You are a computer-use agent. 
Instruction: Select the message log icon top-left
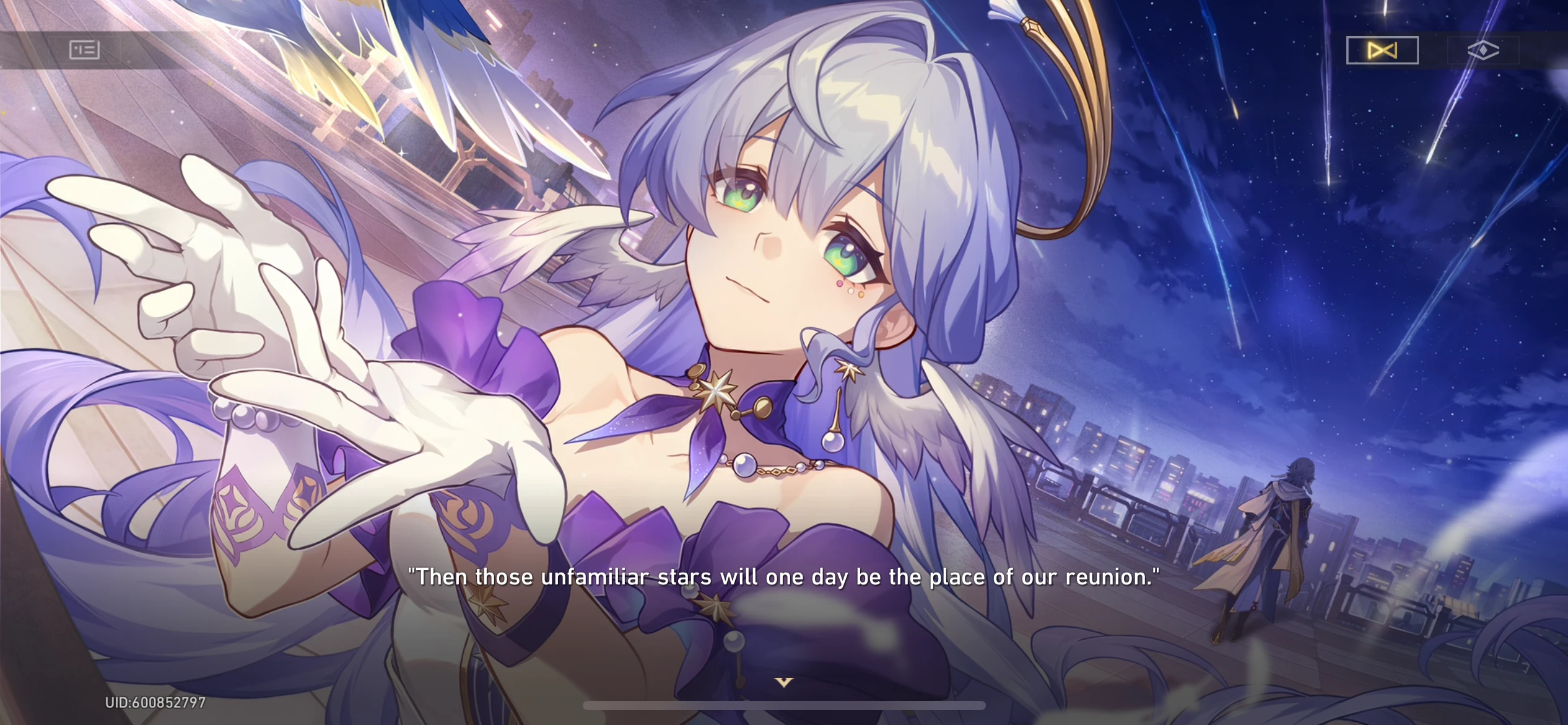pos(84,50)
